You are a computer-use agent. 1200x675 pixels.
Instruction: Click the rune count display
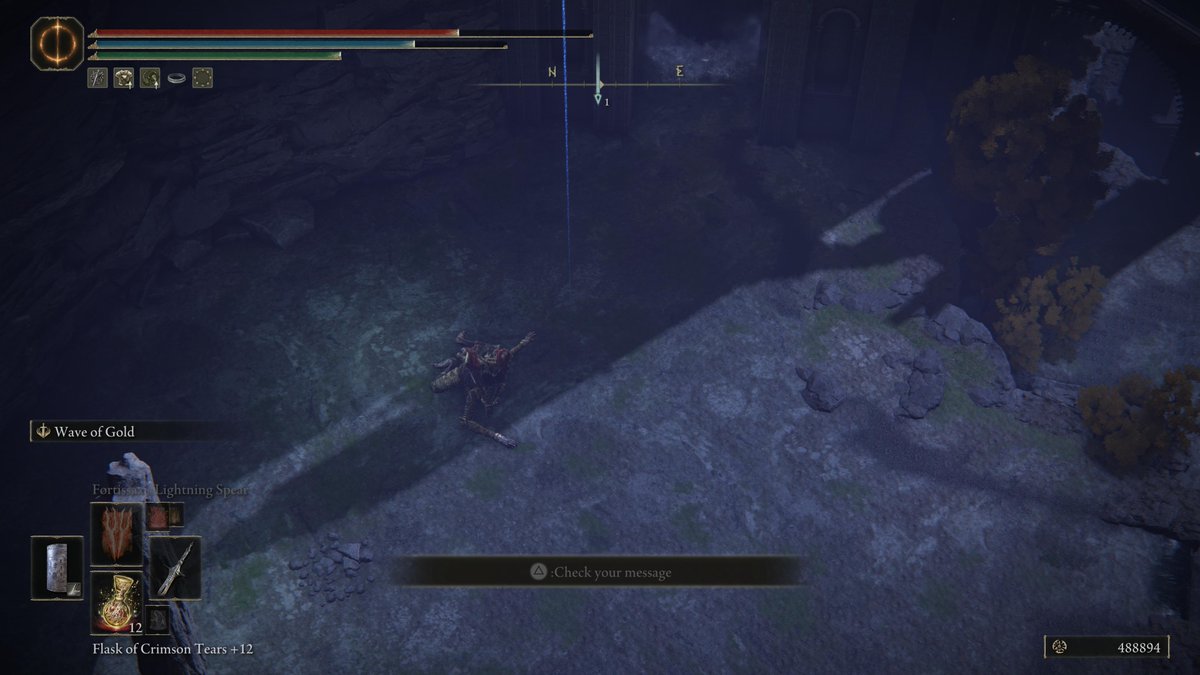(1107, 648)
